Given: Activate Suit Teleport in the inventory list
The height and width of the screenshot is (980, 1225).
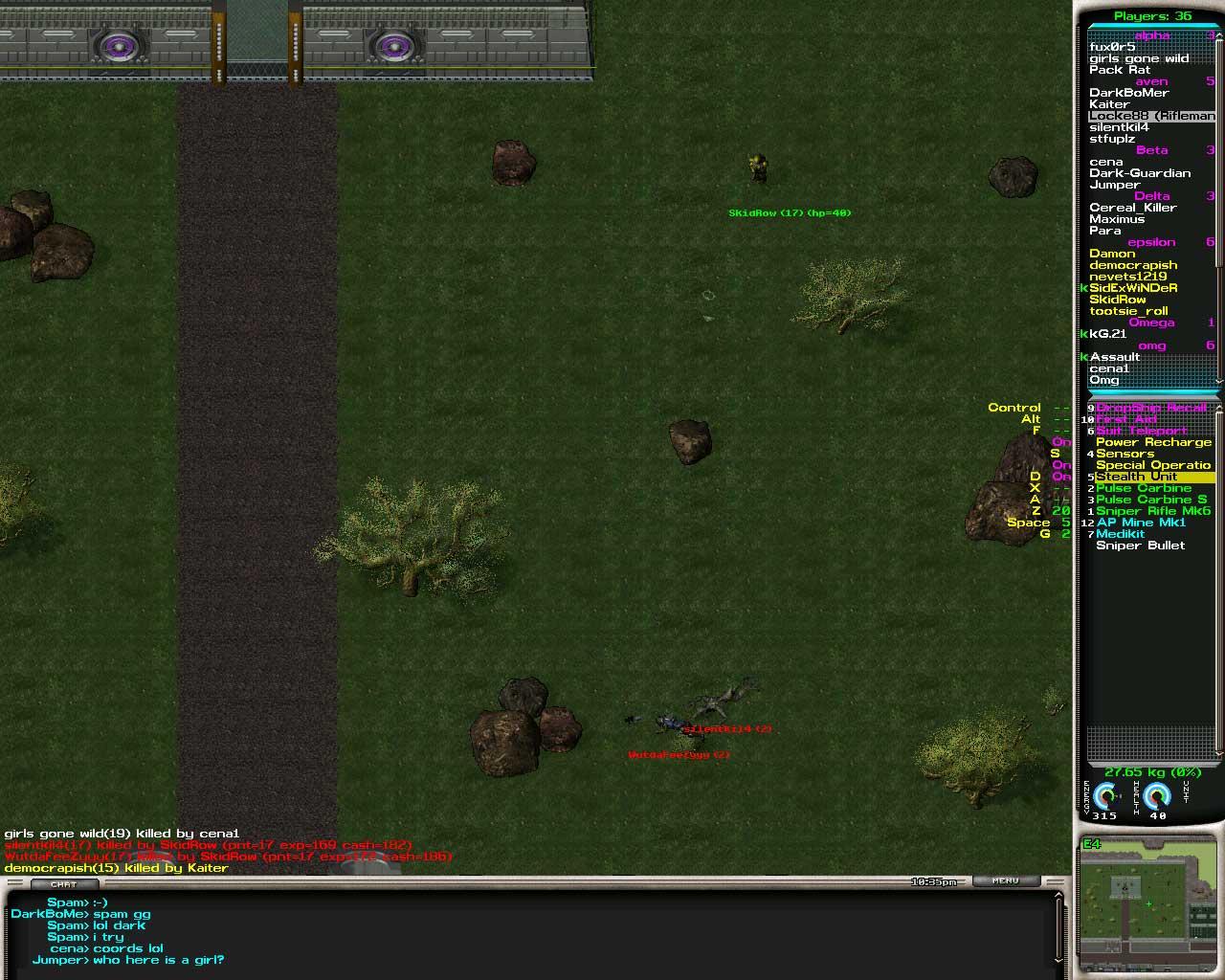Looking at the screenshot, I should (x=1141, y=431).
